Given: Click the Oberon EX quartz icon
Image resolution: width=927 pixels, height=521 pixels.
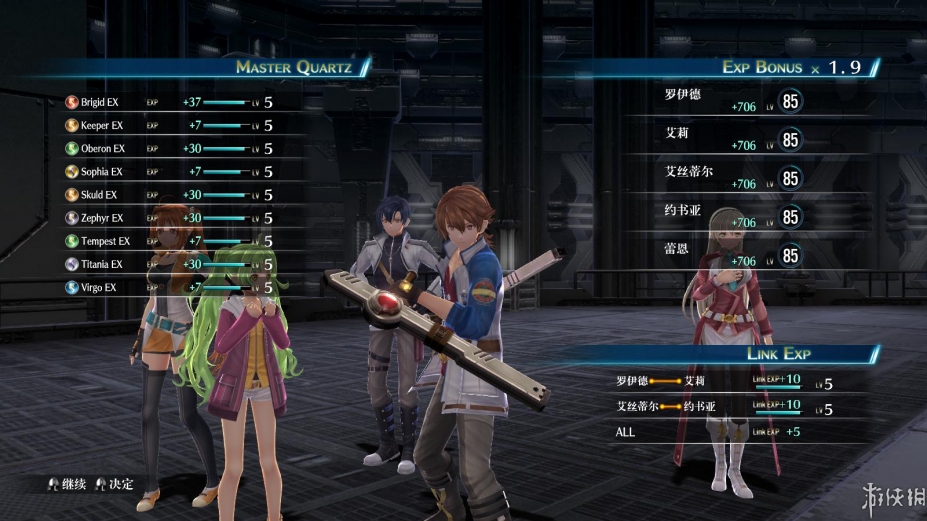Looking at the screenshot, I should [x=72, y=148].
